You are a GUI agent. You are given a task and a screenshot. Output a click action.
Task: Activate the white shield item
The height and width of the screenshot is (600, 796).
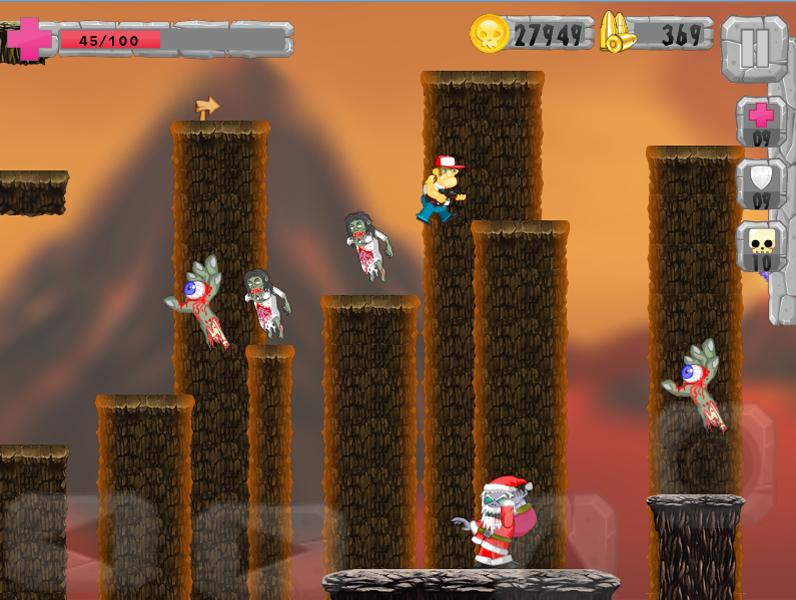click(x=761, y=184)
